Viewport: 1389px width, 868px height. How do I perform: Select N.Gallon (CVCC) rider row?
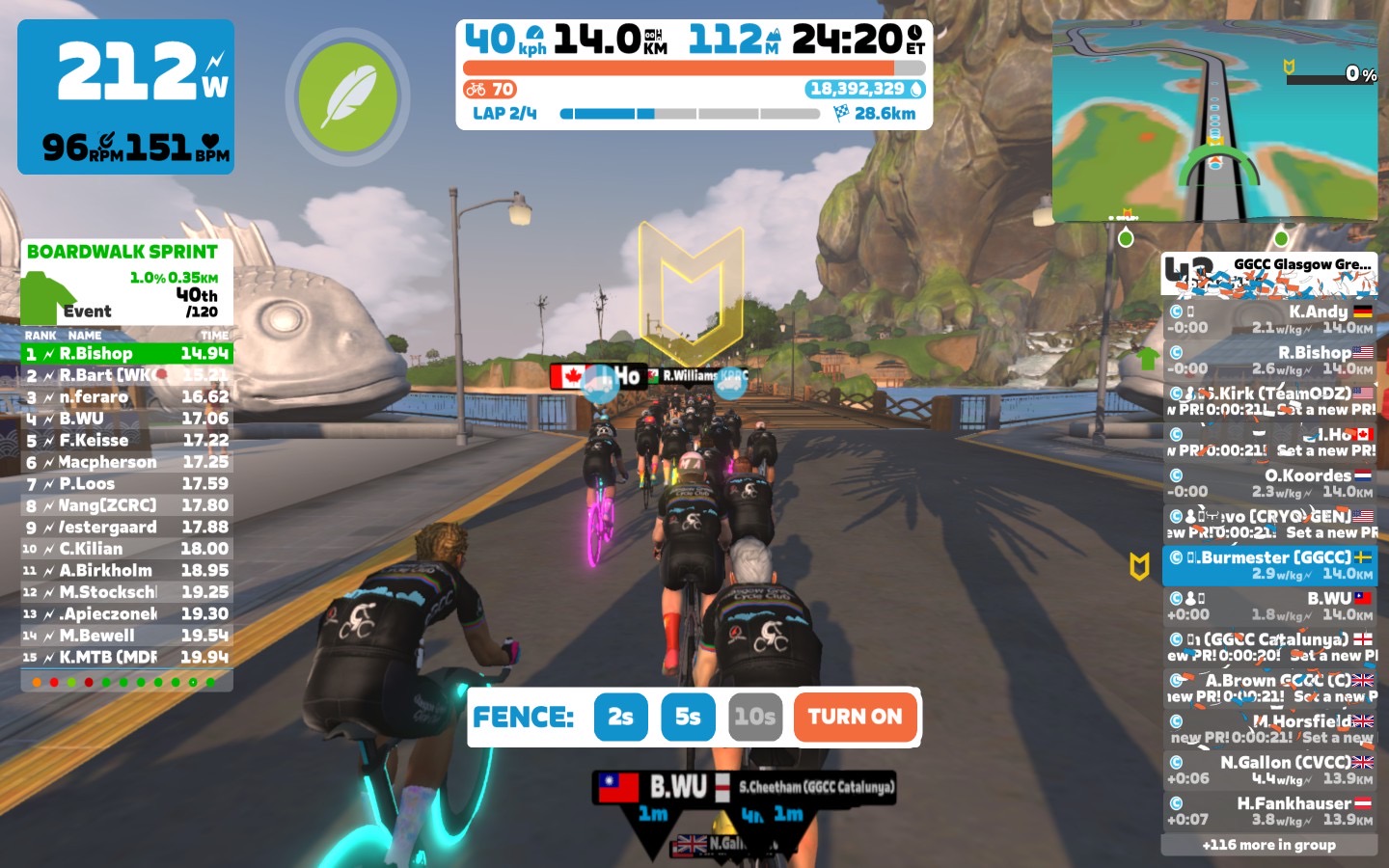pos(1269,770)
